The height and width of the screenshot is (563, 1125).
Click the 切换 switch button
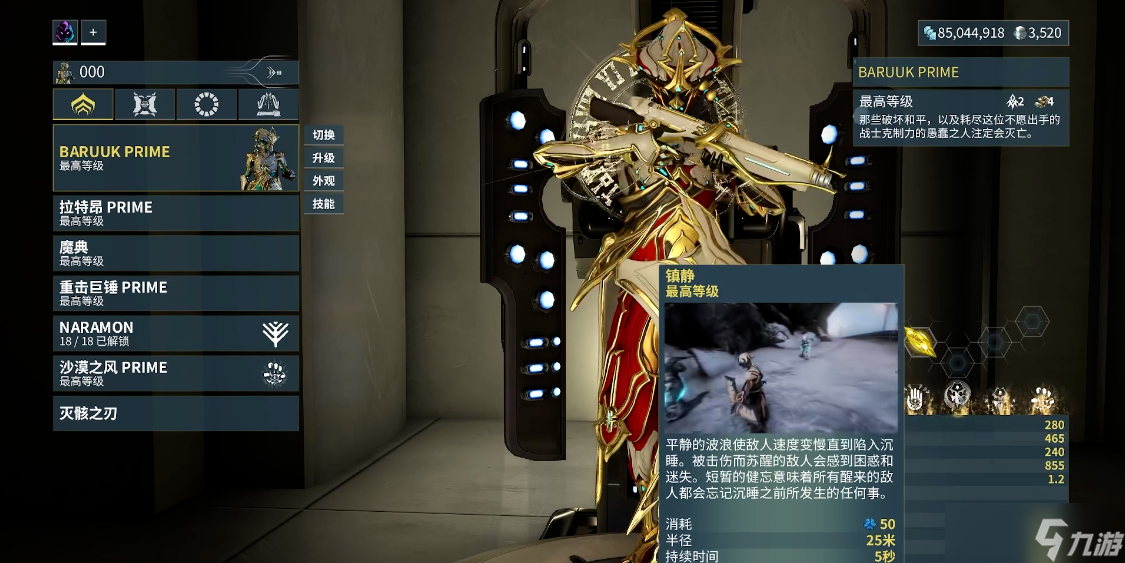point(323,135)
